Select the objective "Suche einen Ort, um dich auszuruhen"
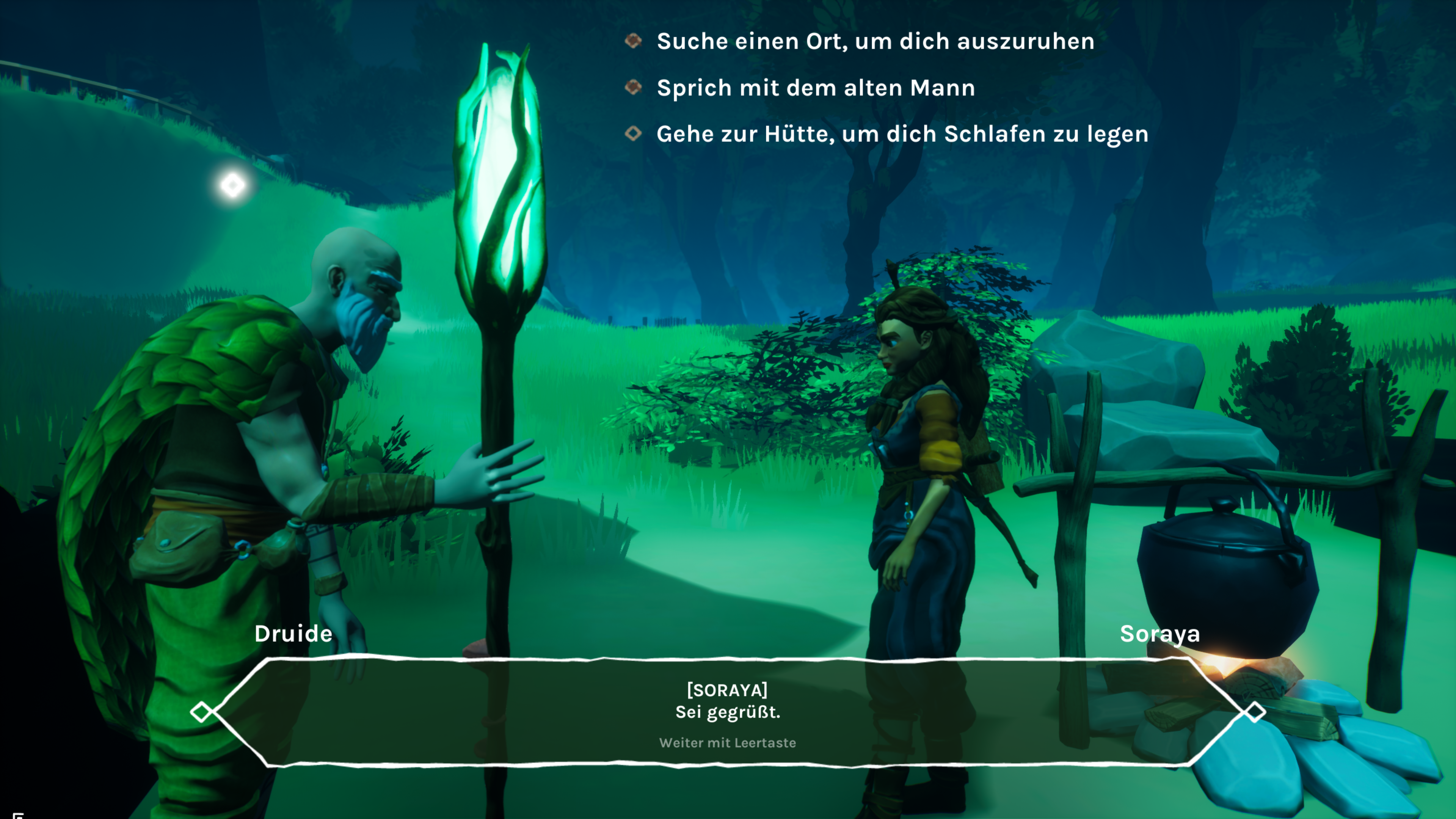 [x=875, y=41]
